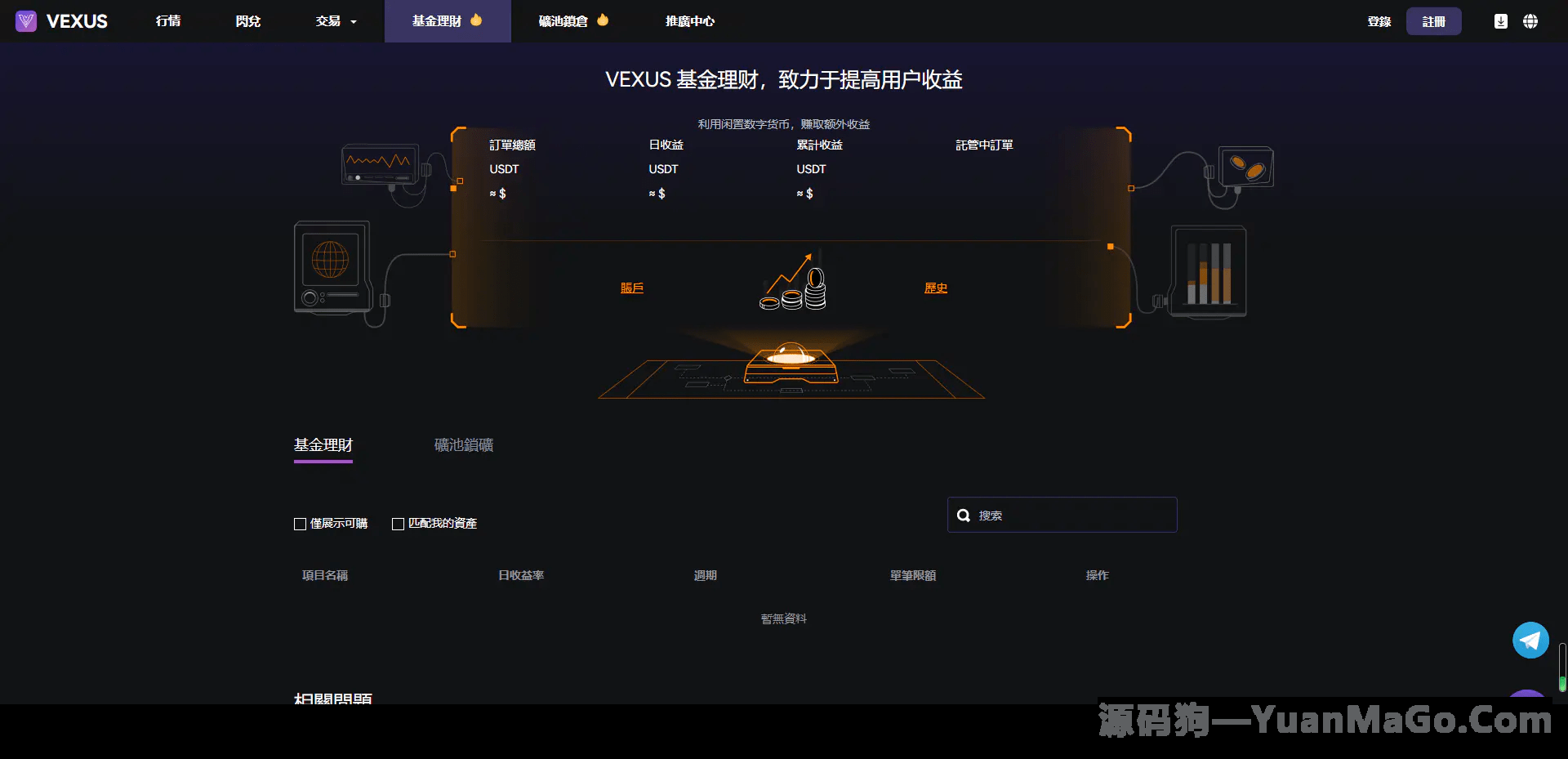Open the 歷史 history link
Screen dimensions: 1568x759
(x=935, y=288)
